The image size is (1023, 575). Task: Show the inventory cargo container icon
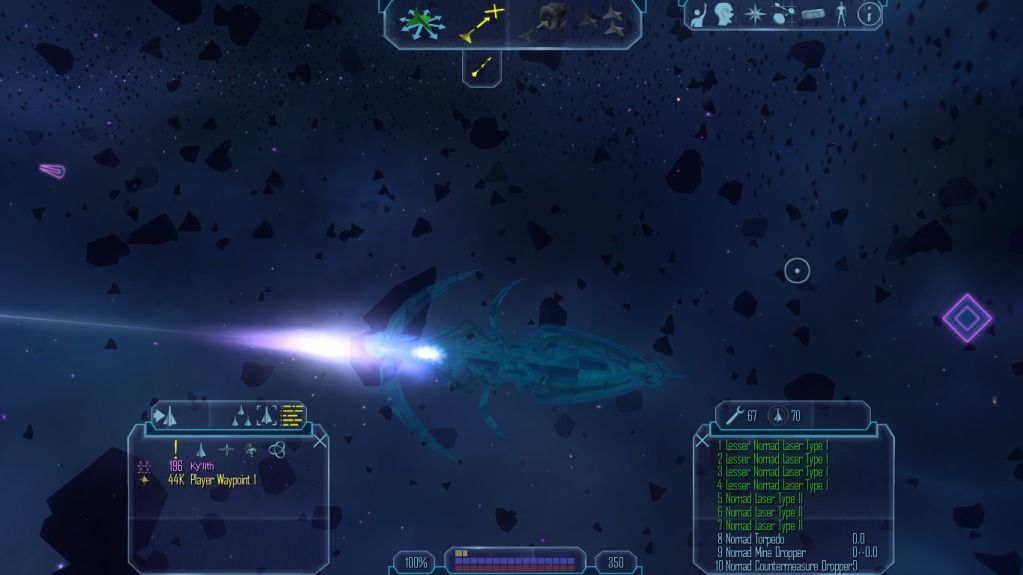[x=812, y=14]
